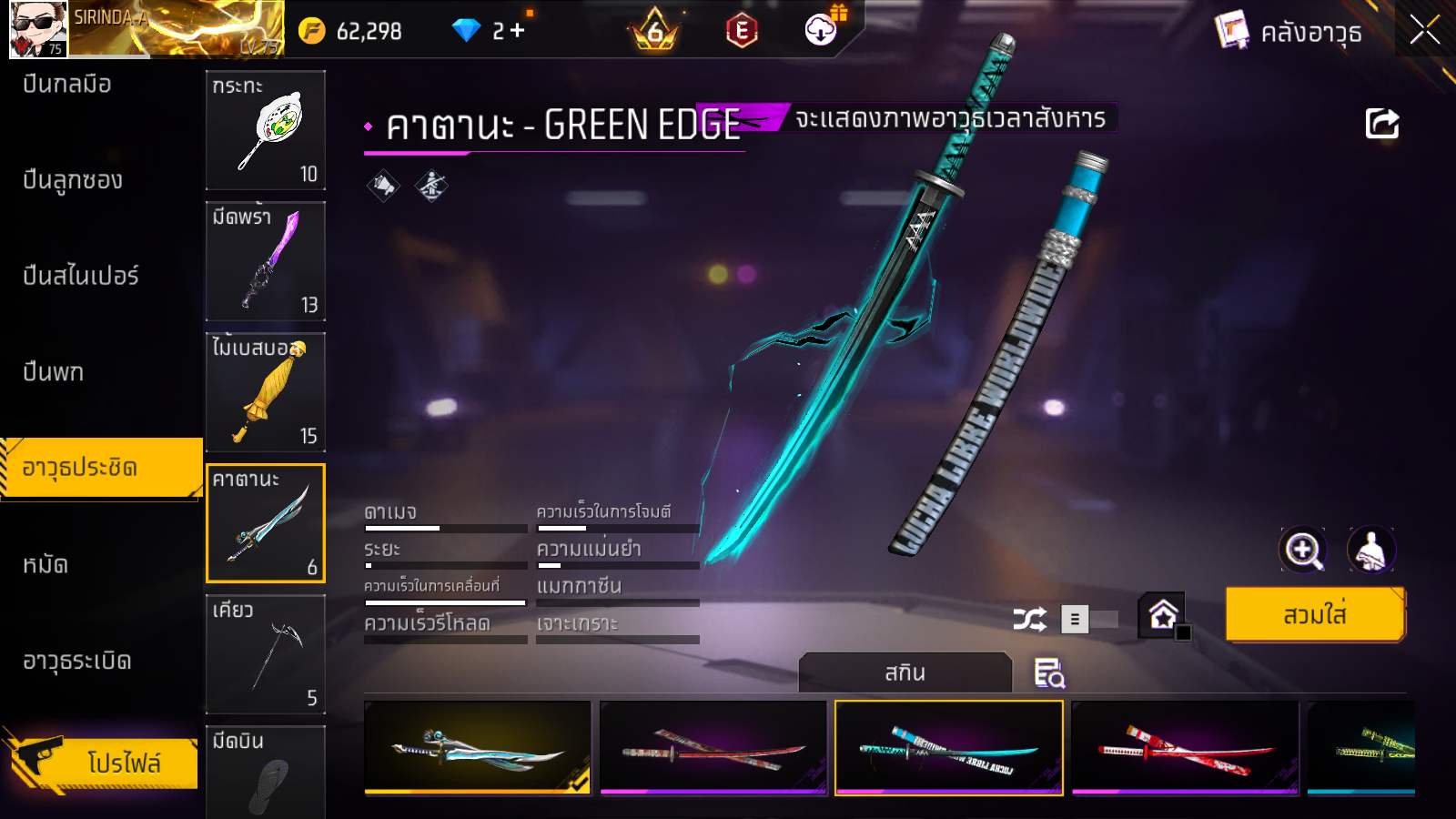Add diamonds with the plus button
The height and width of the screenshot is (819, 1456).
point(518,31)
